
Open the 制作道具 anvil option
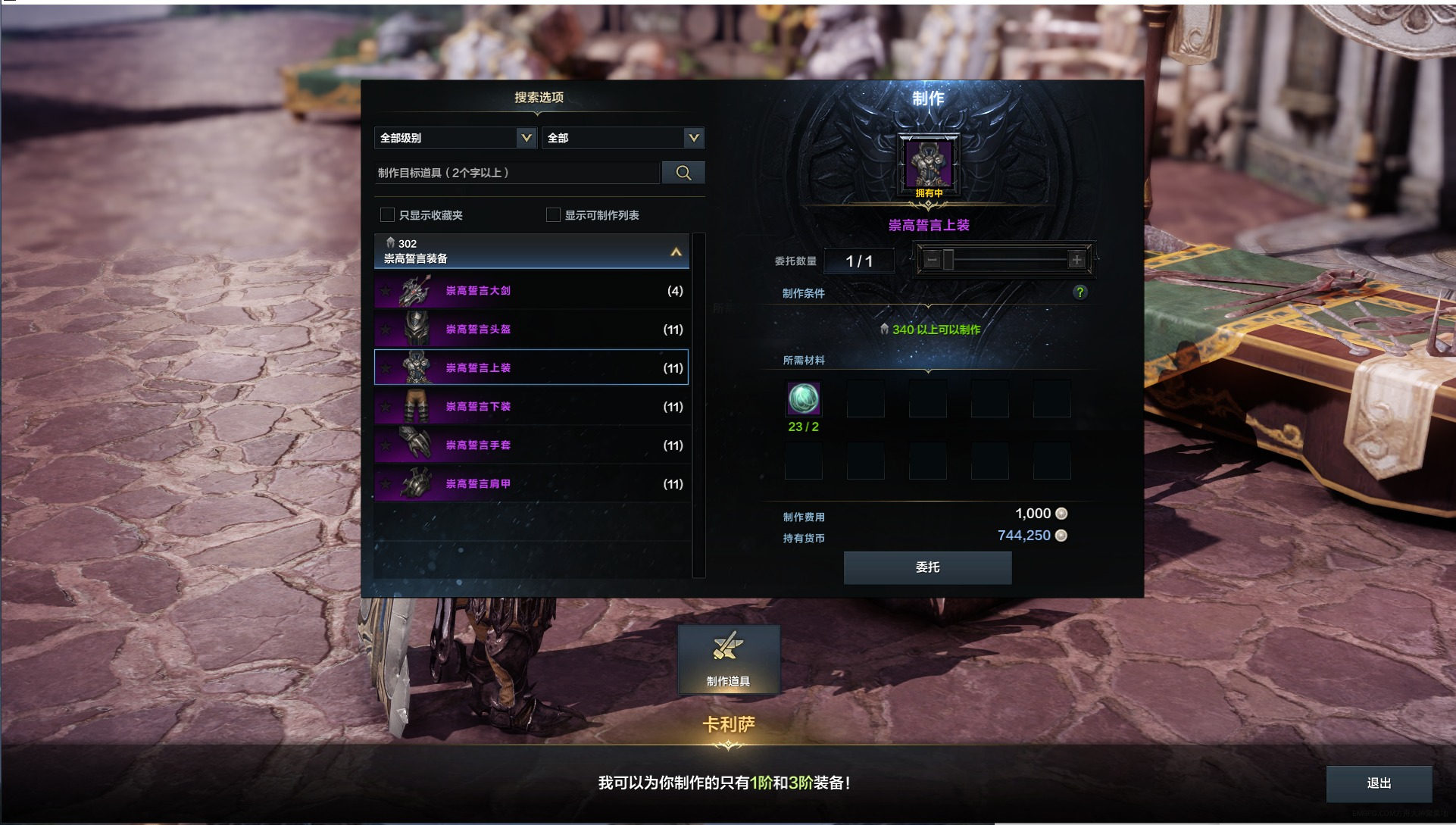(728, 659)
